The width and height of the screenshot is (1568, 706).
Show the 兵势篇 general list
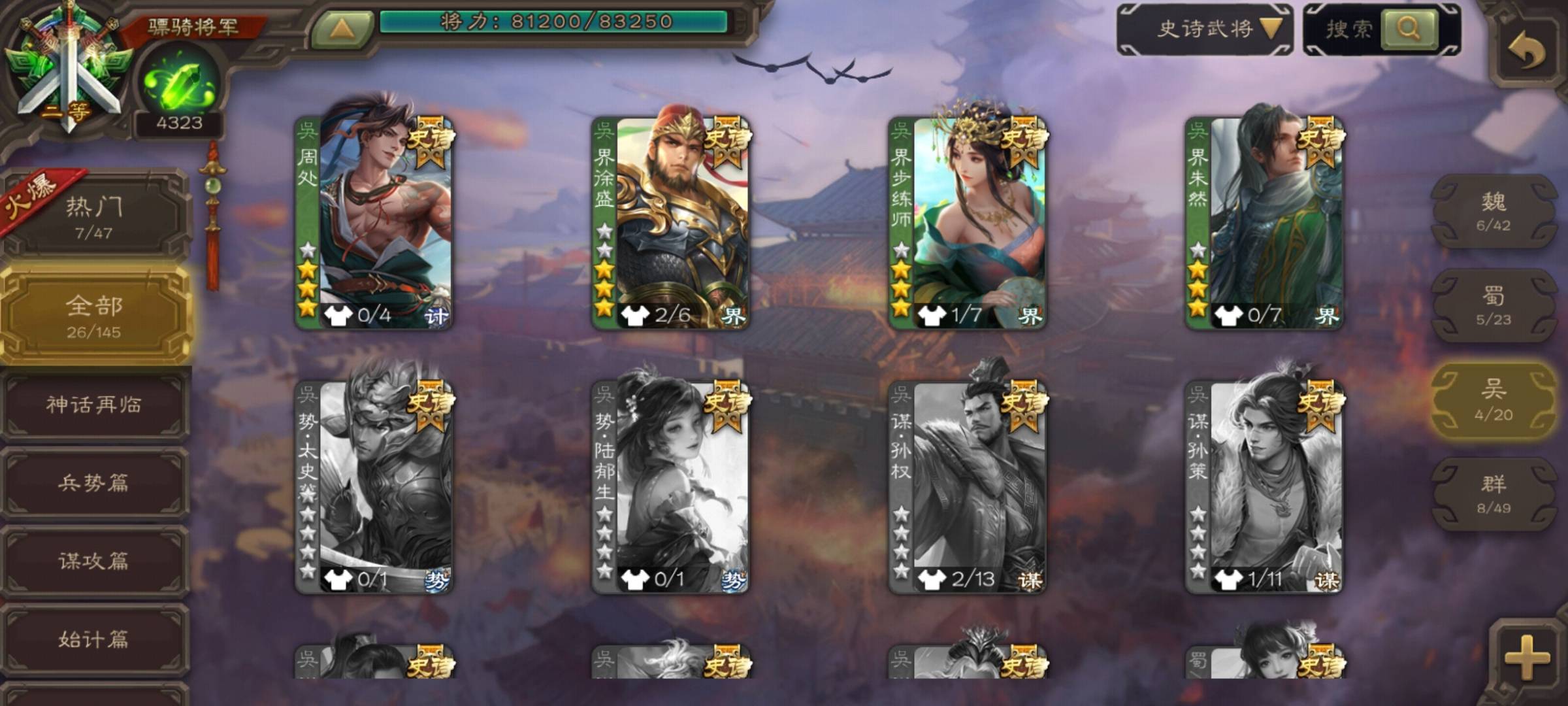94,483
